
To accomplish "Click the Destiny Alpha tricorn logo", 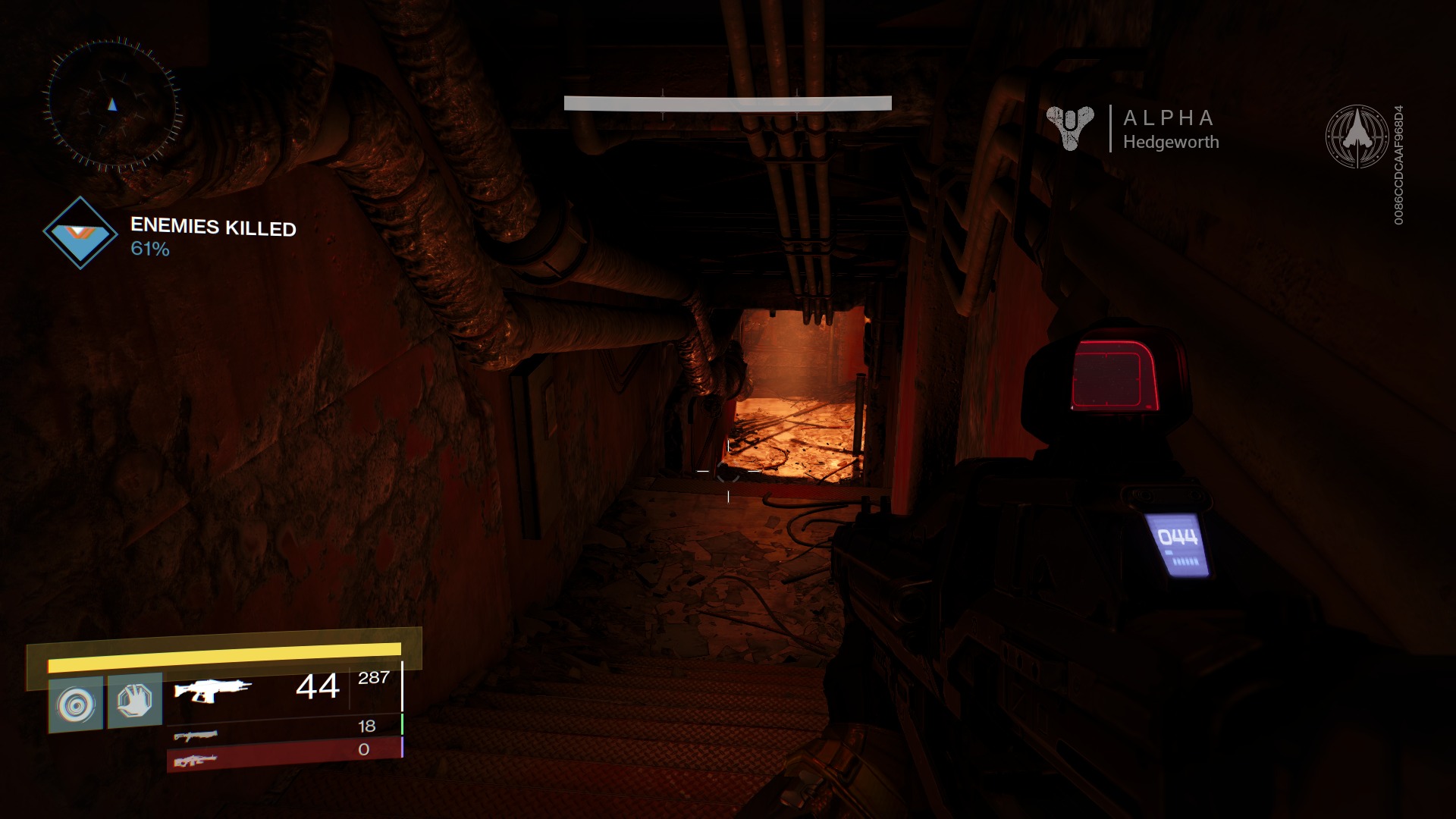I will tap(1070, 127).
